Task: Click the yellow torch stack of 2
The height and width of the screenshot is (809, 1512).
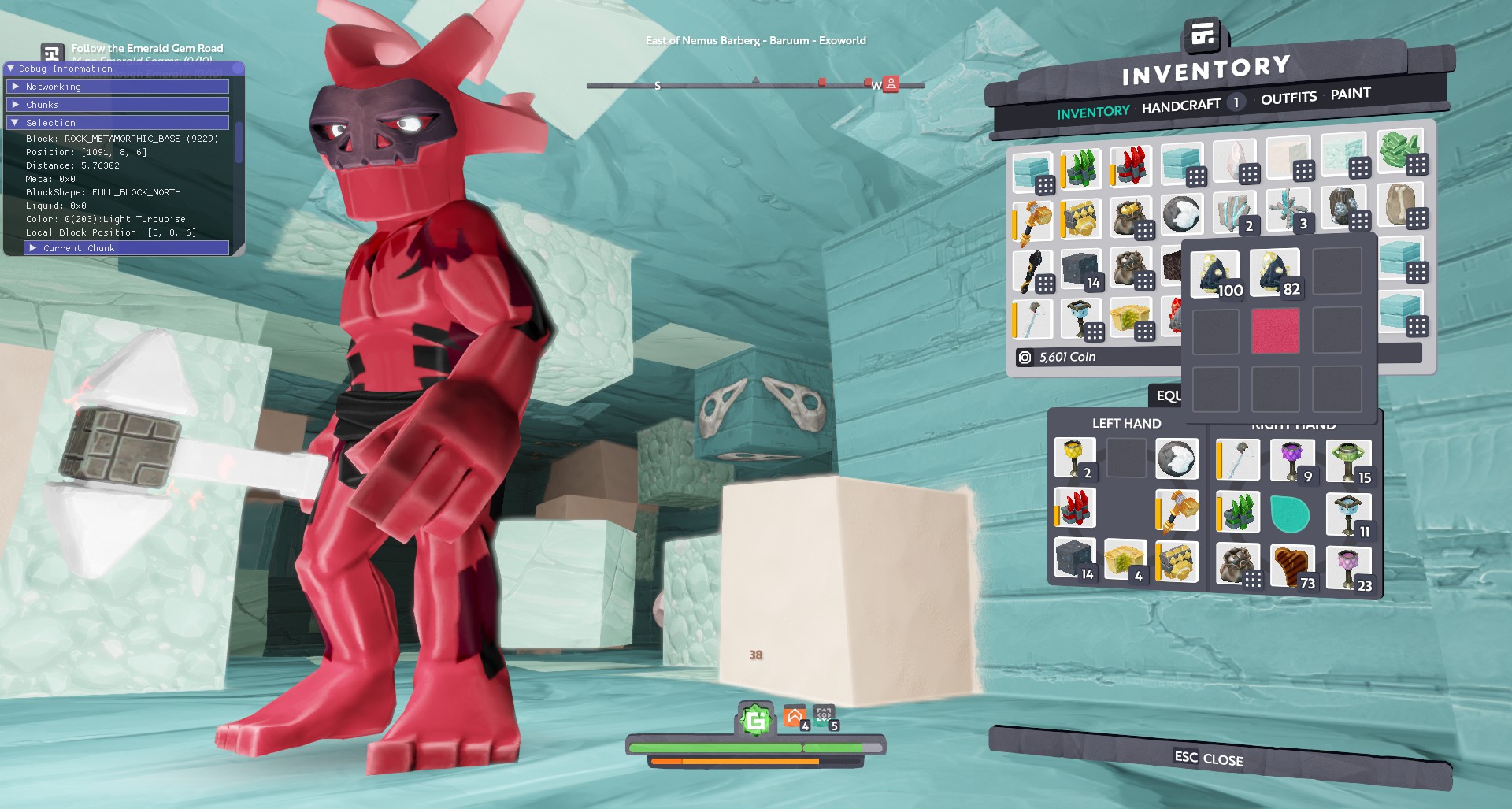Action: 1074,458
